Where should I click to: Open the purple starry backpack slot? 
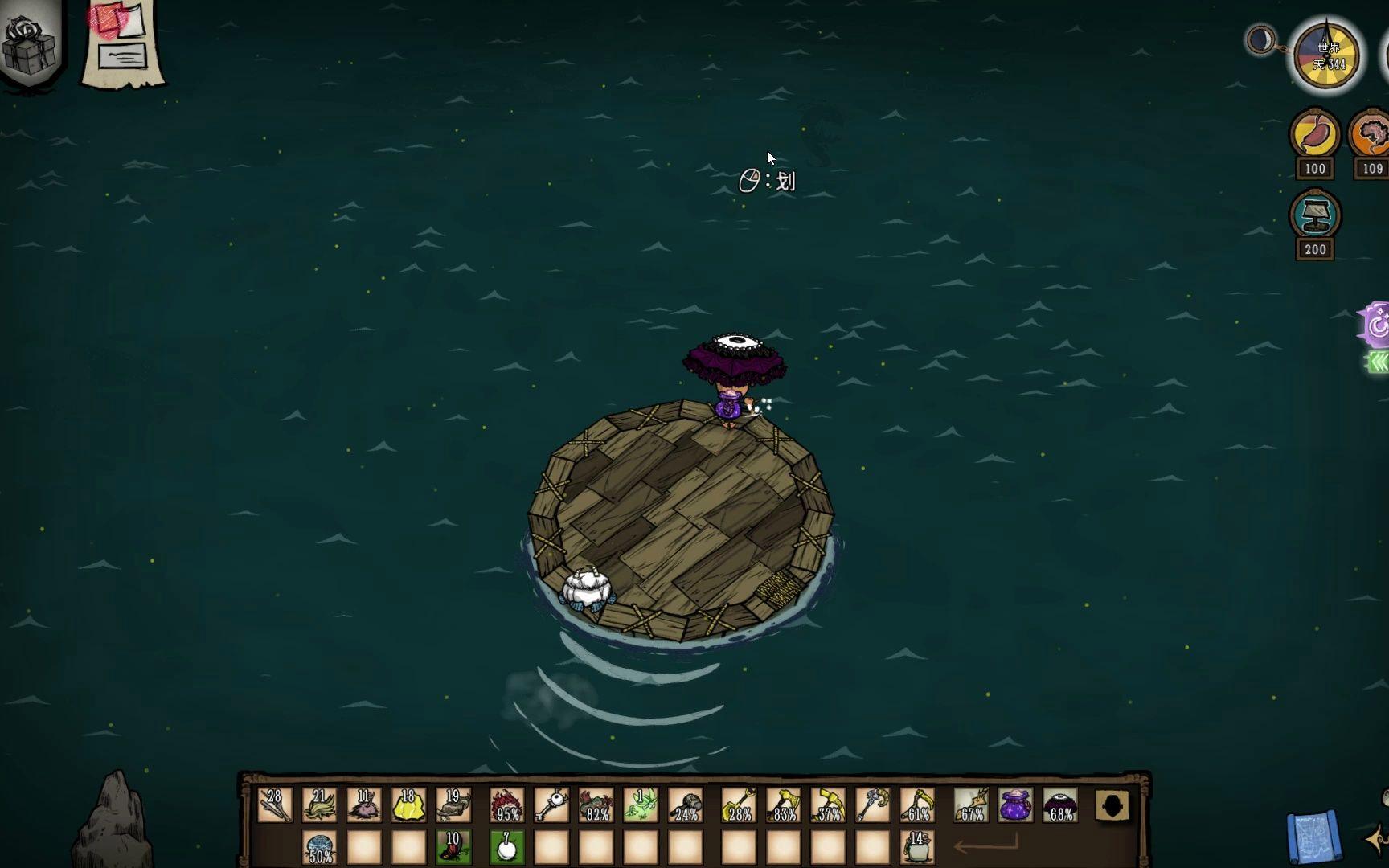pos(1016,805)
